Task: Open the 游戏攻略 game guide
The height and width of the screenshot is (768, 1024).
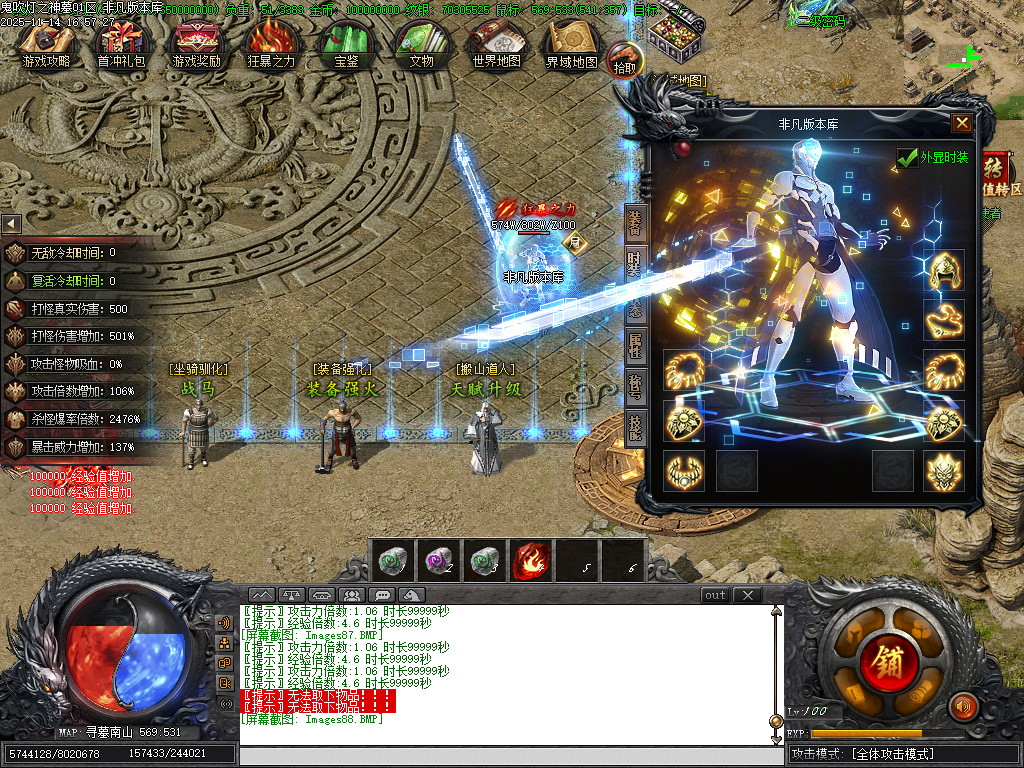Action: pos(46,45)
